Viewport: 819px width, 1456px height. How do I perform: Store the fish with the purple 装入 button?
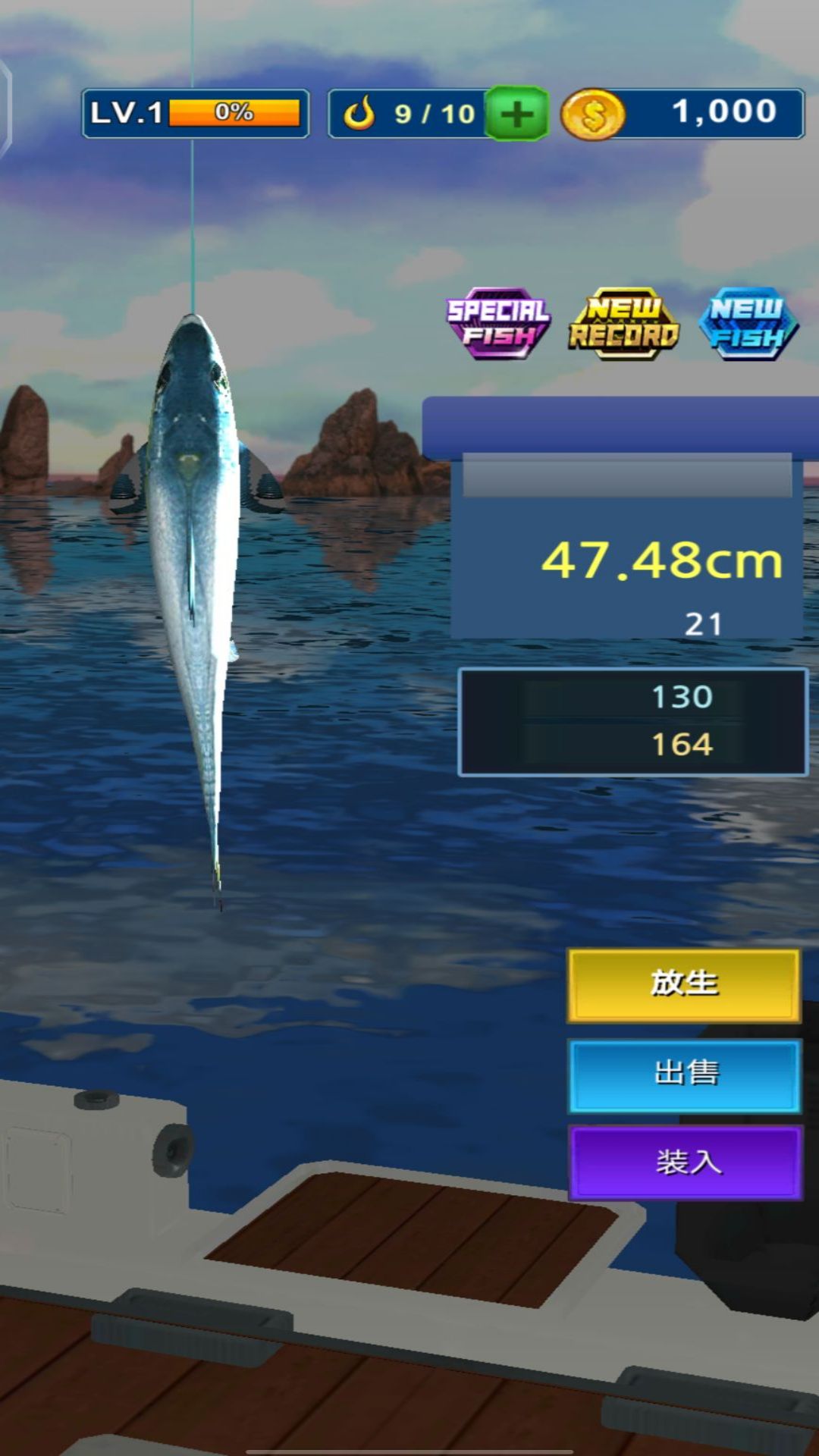(x=684, y=1163)
